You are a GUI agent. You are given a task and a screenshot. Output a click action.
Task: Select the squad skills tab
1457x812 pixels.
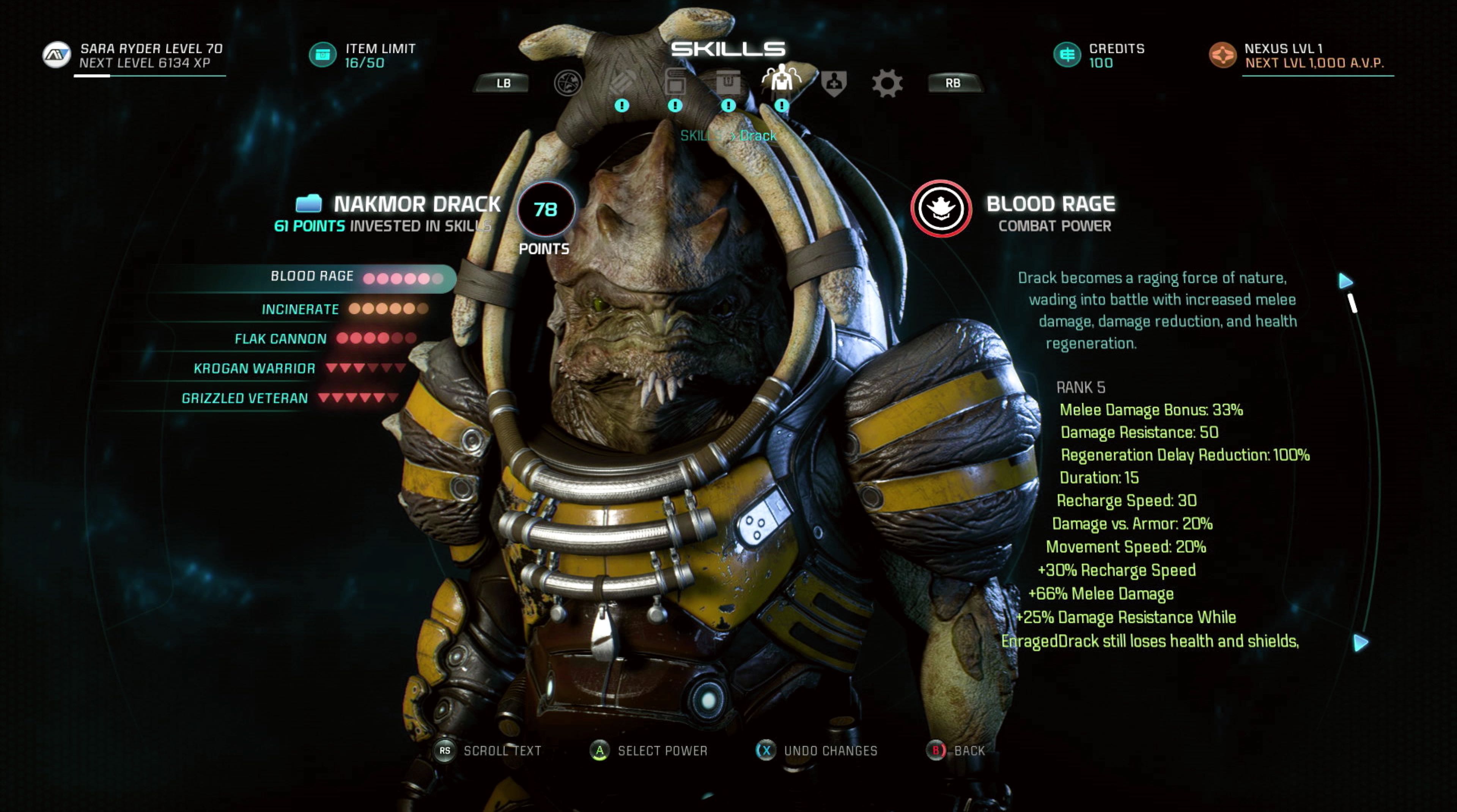click(781, 79)
